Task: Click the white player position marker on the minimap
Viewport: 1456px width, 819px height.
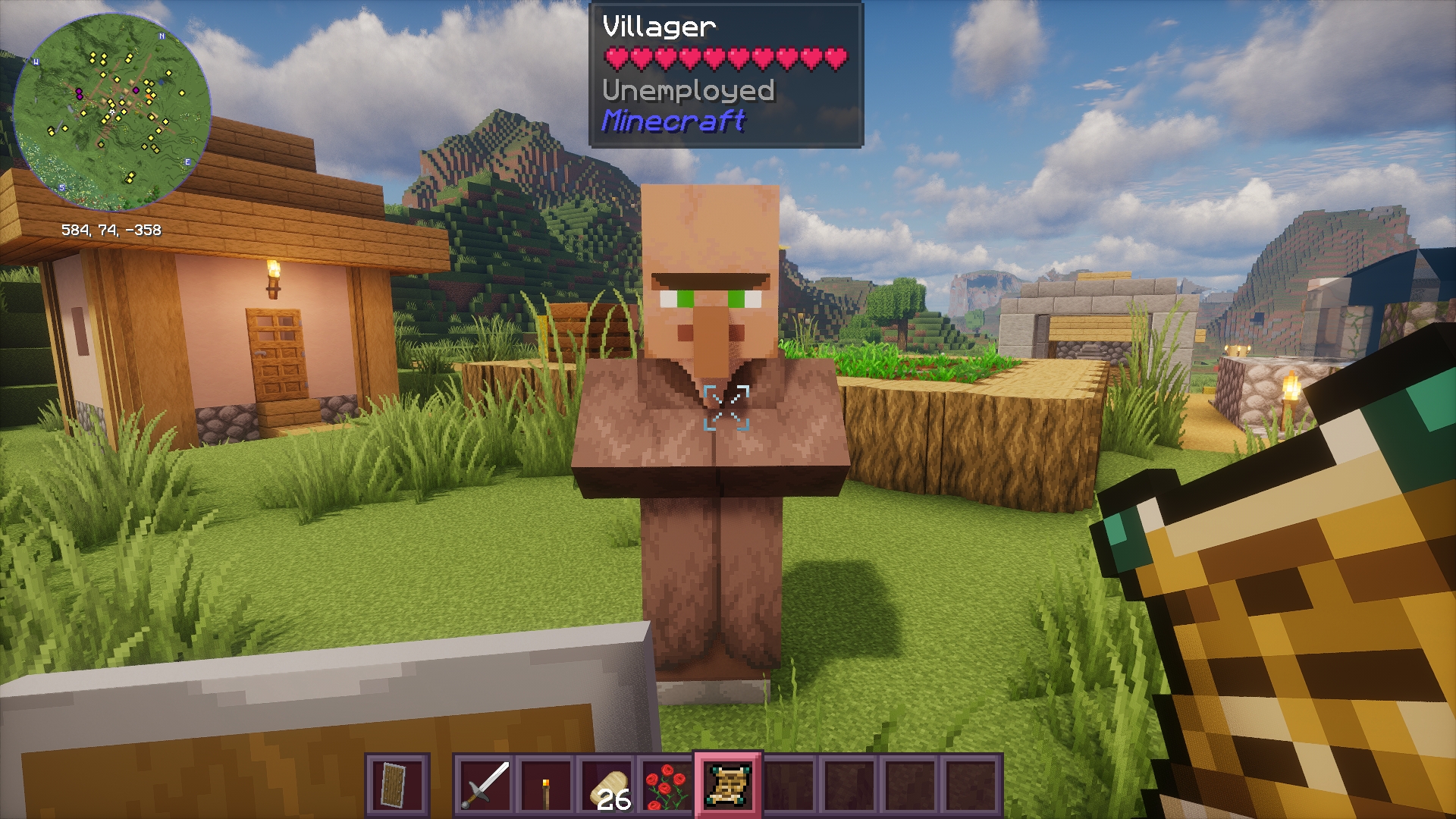Action: point(112,111)
